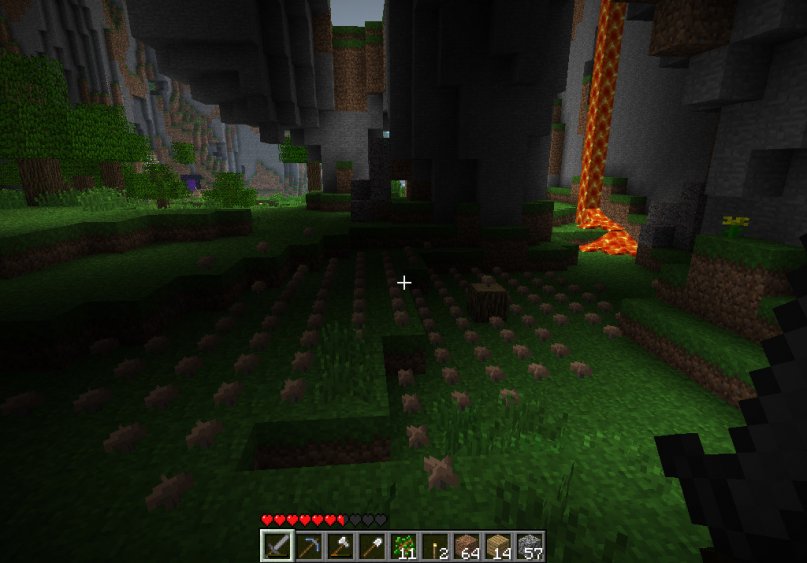The height and width of the screenshot is (563, 807).
Task: Switch to the axe slot
Action: point(340,547)
